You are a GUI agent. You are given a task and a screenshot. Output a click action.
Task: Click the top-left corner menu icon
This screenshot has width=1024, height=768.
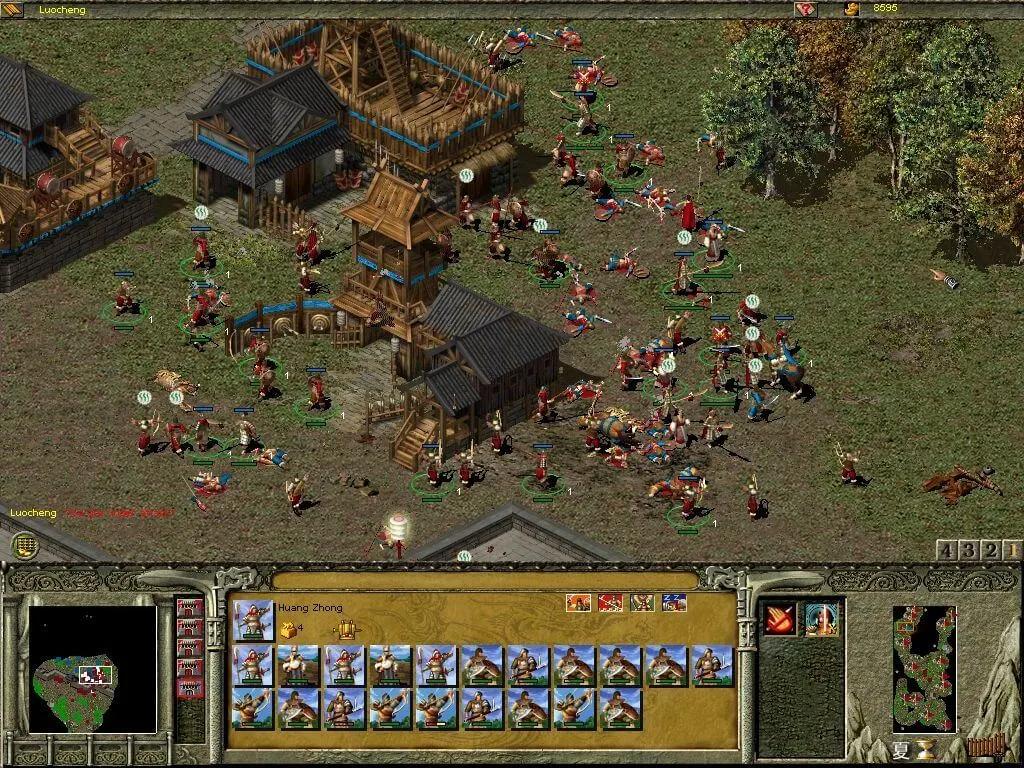pyautogui.click(x=11, y=10)
